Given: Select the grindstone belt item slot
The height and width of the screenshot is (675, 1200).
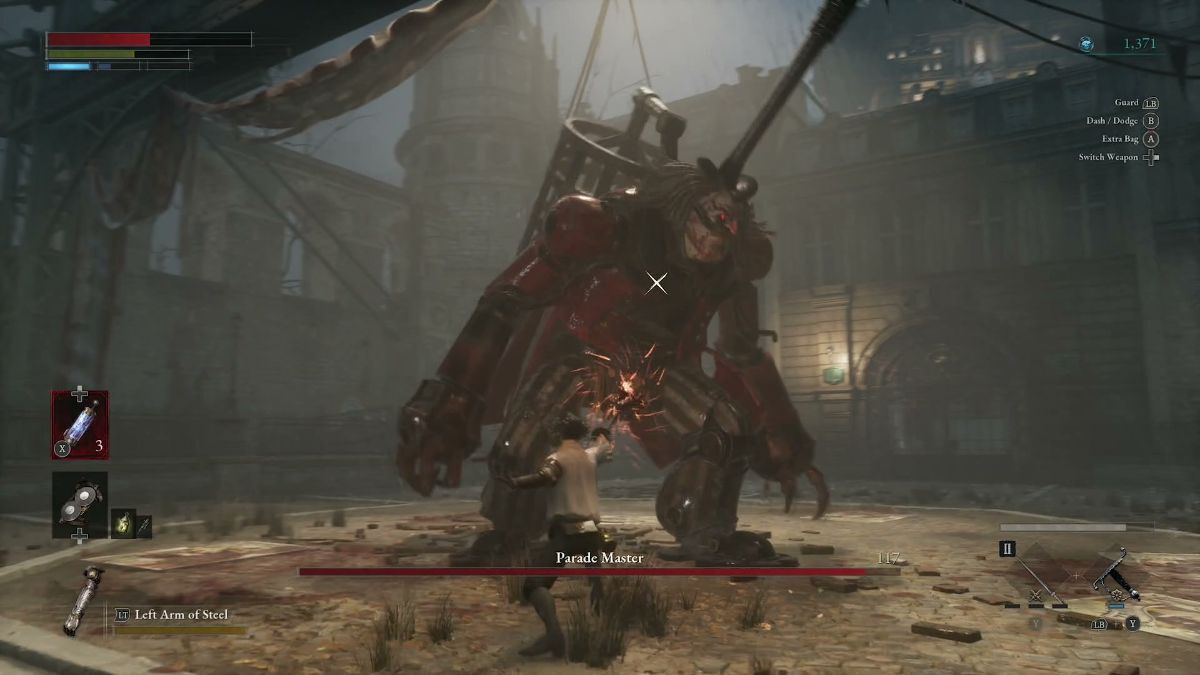Looking at the screenshot, I should (80, 505).
